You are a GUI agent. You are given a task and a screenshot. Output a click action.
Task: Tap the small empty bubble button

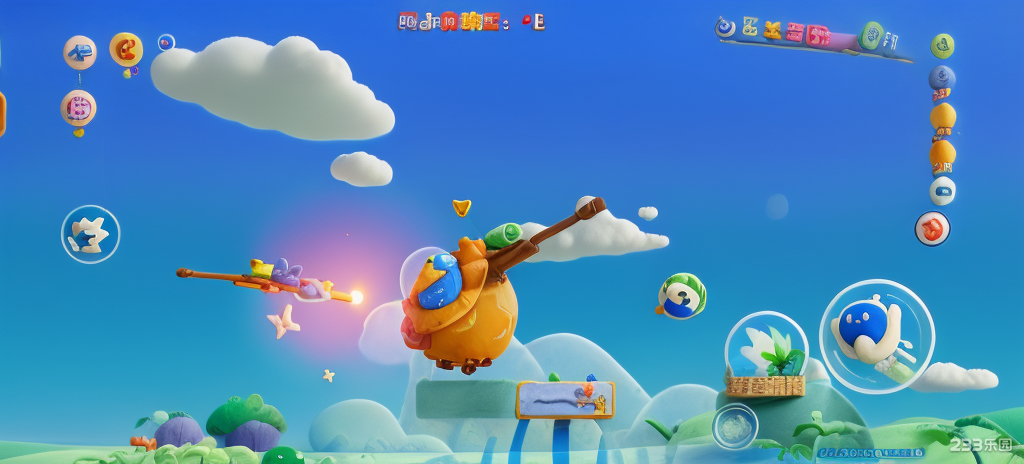(x=735, y=426)
